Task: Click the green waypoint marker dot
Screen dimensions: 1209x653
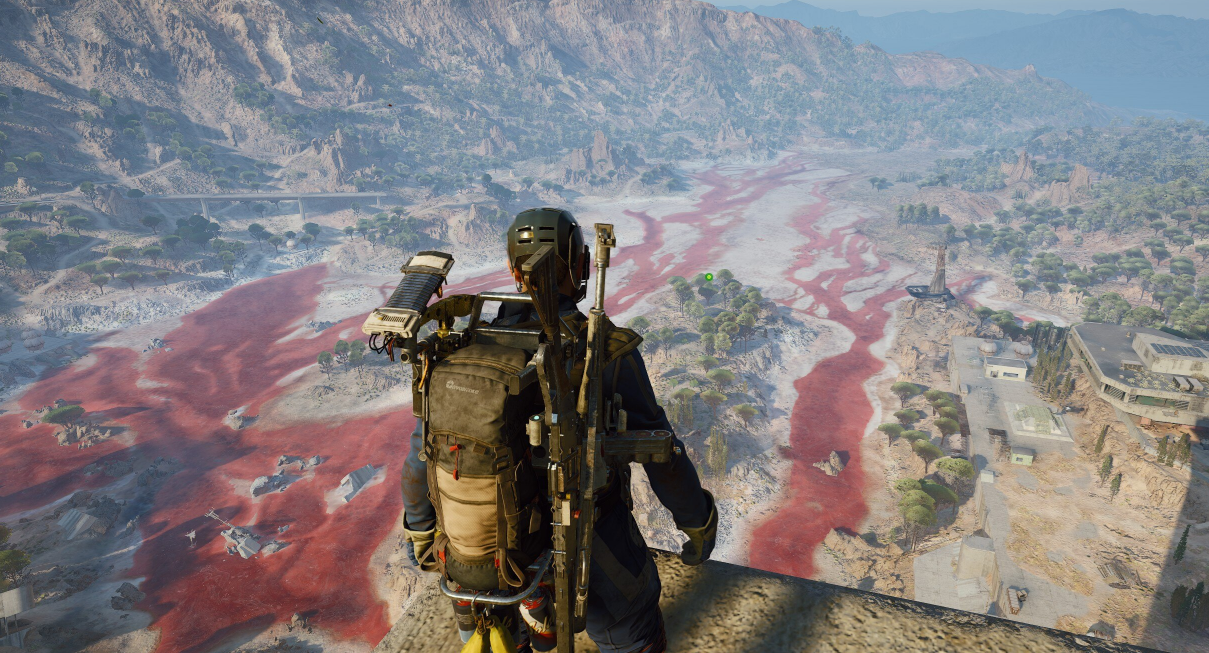Action: click(708, 277)
